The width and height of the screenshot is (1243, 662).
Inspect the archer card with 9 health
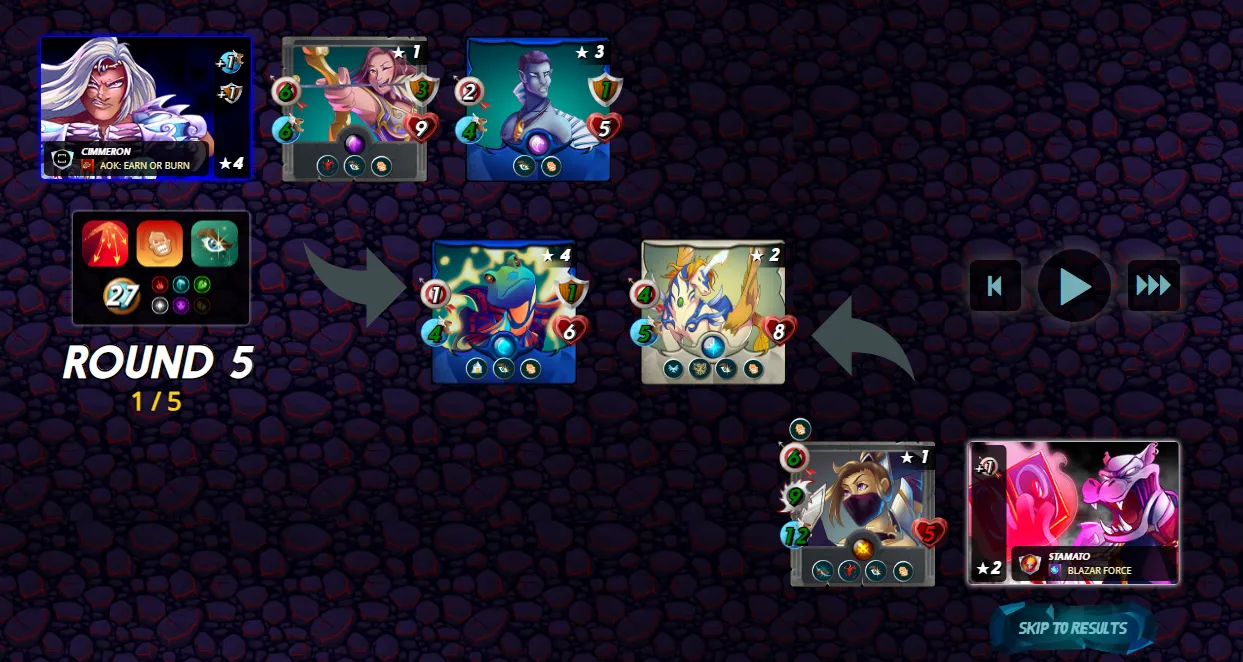click(x=355, y=108)
